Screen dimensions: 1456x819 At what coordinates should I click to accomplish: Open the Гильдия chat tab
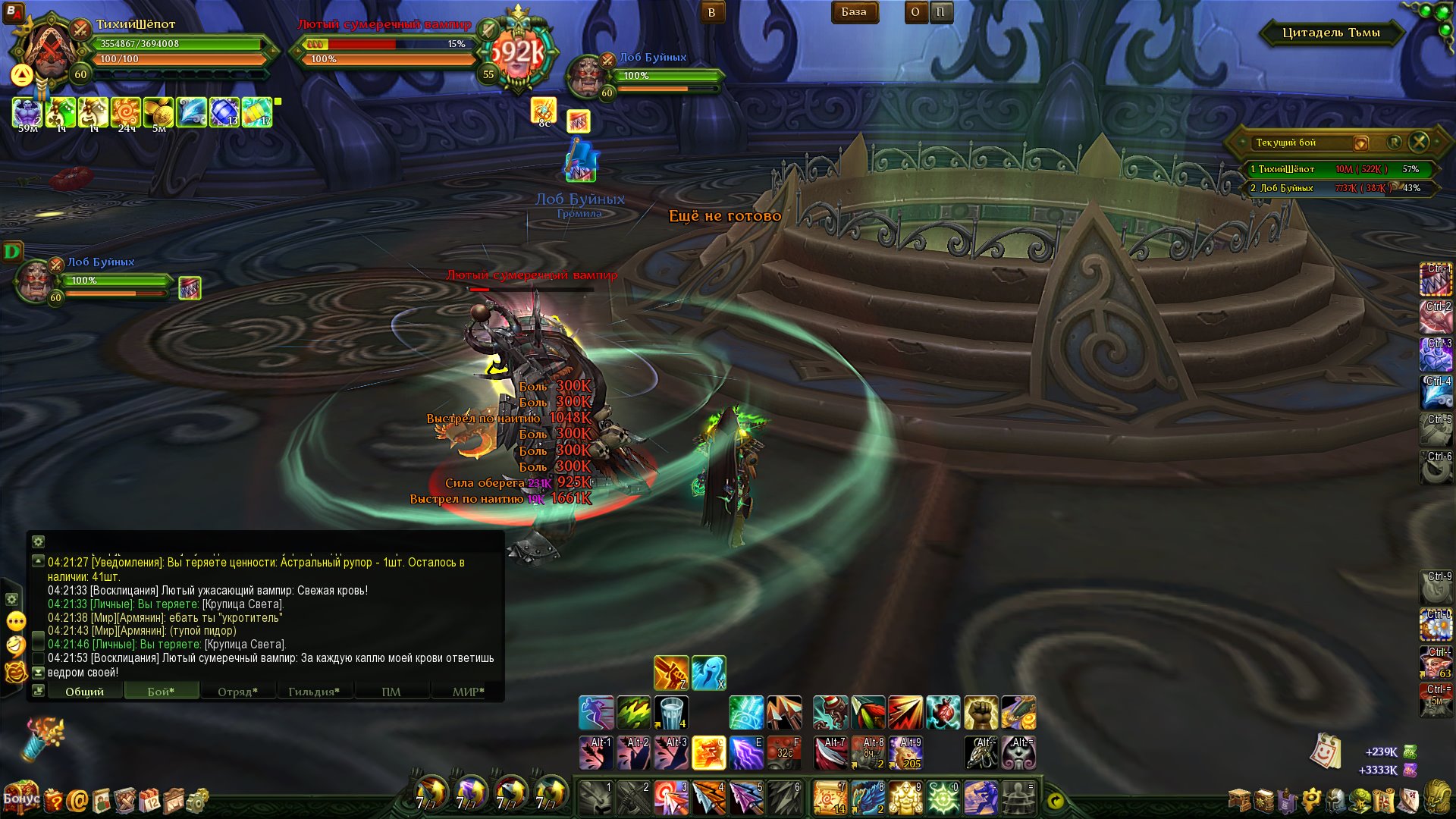click(x=313, y=692)
